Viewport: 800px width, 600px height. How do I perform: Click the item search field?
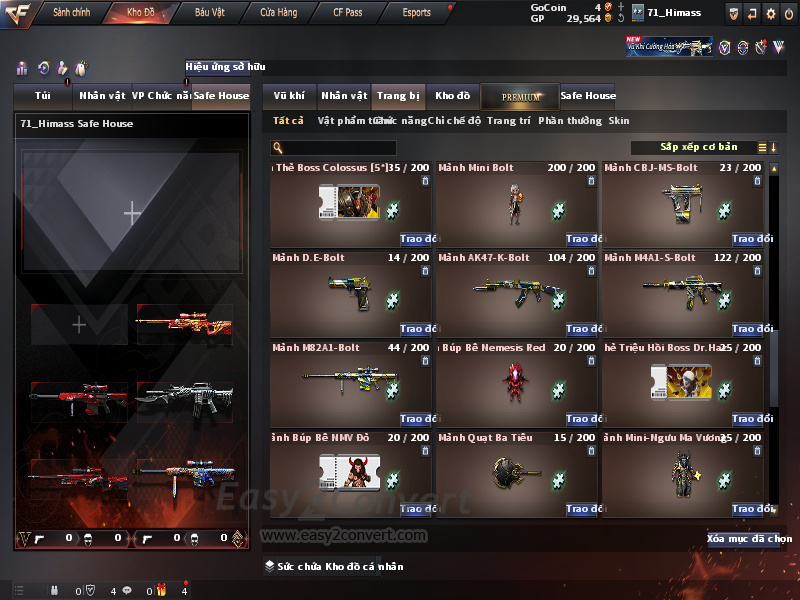click(x=333, y=147)
